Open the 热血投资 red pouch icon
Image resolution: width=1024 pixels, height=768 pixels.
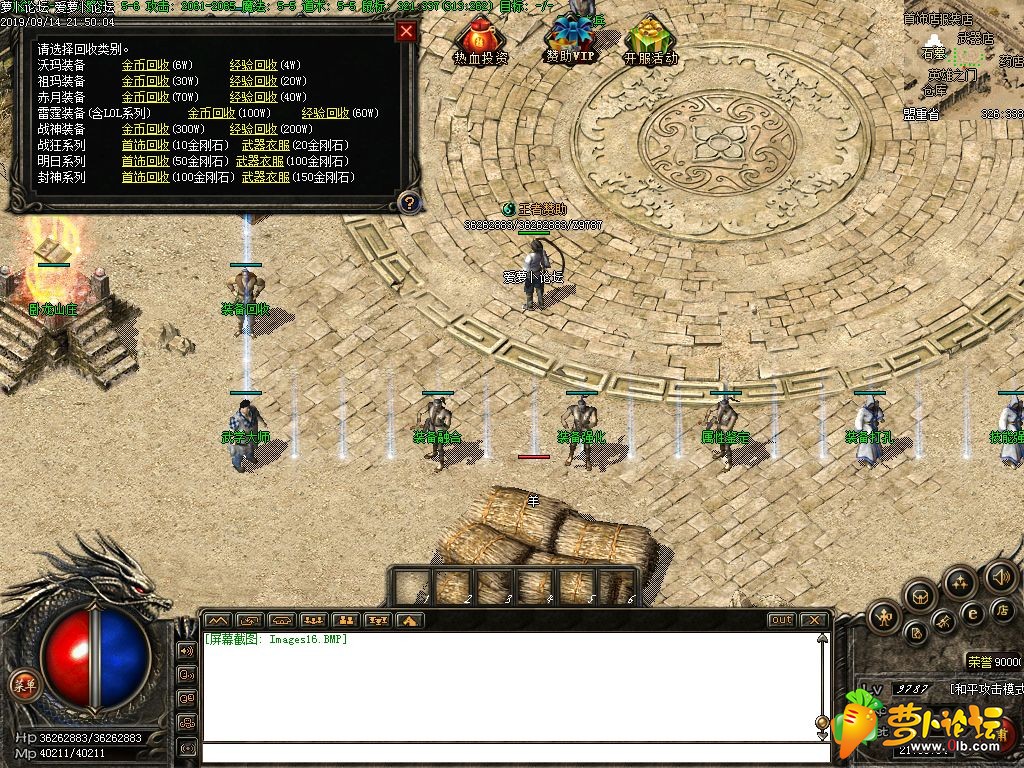pos(481,42)
